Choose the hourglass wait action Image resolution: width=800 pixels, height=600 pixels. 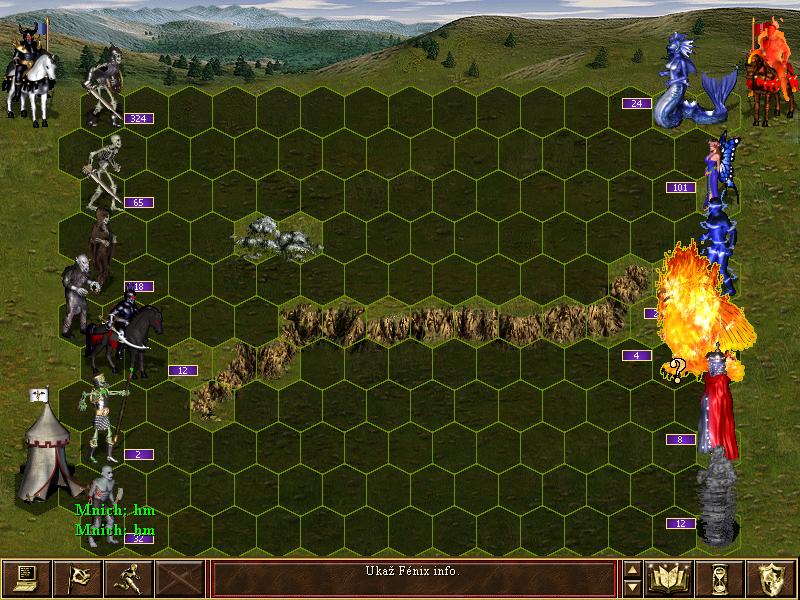(721, 579)
